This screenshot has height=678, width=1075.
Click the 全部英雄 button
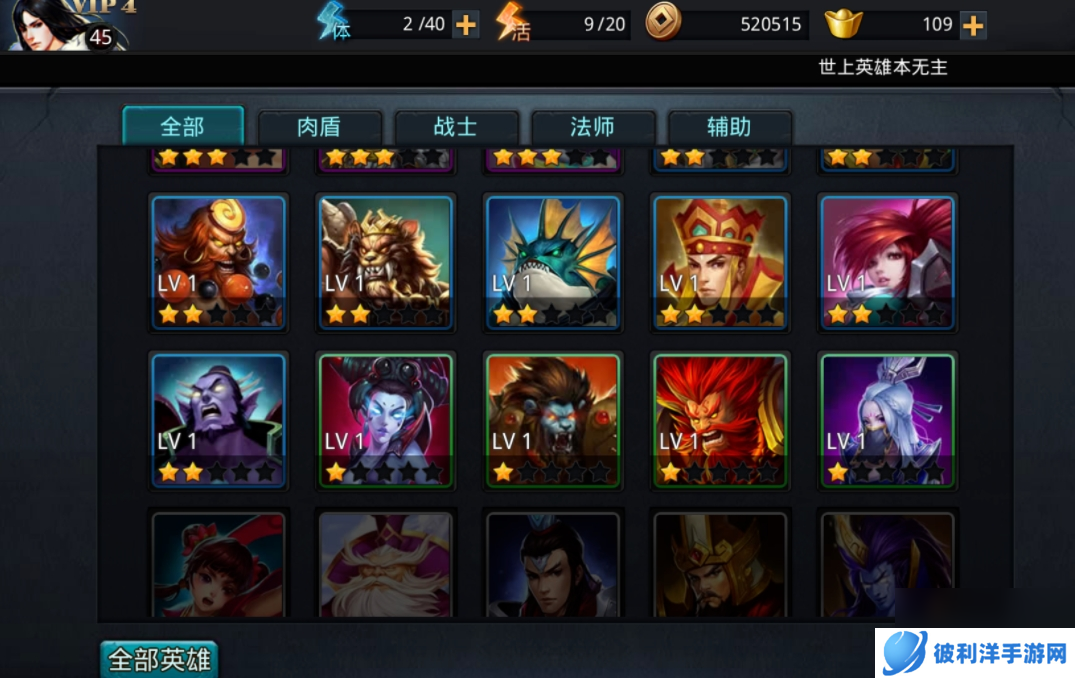point(160,660)
